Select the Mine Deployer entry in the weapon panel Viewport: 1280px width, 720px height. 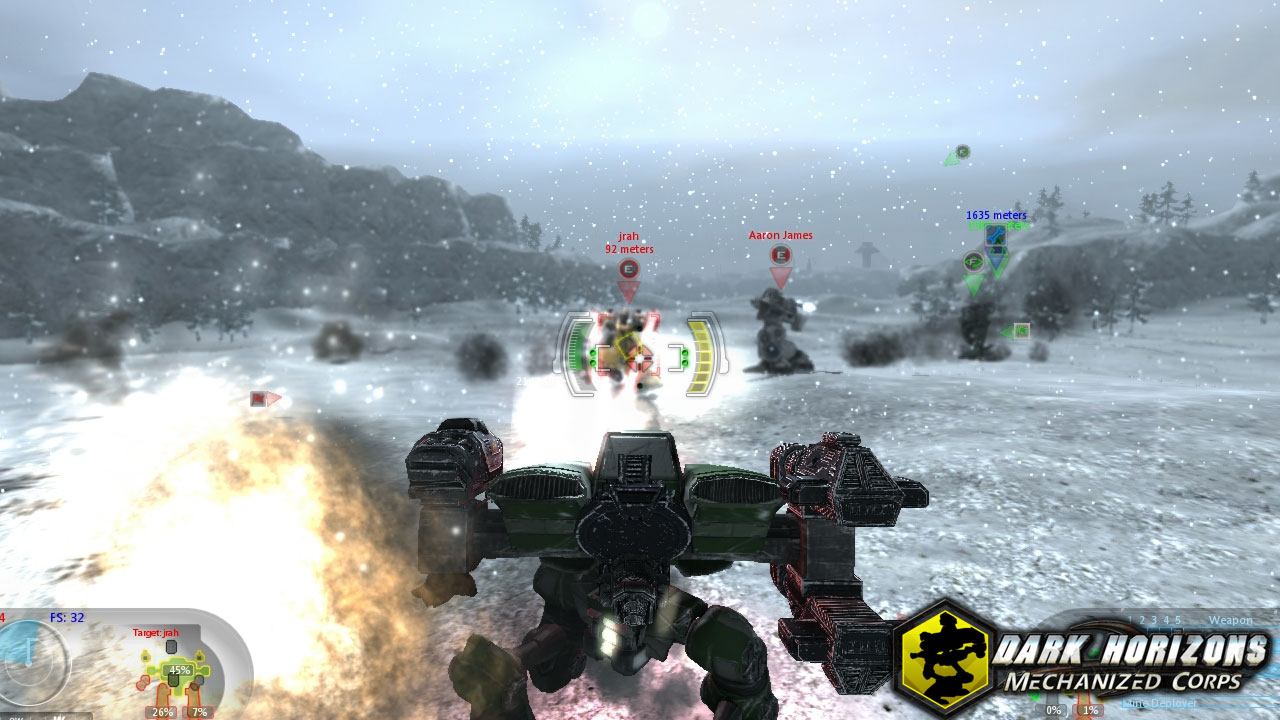[1160, 702]
